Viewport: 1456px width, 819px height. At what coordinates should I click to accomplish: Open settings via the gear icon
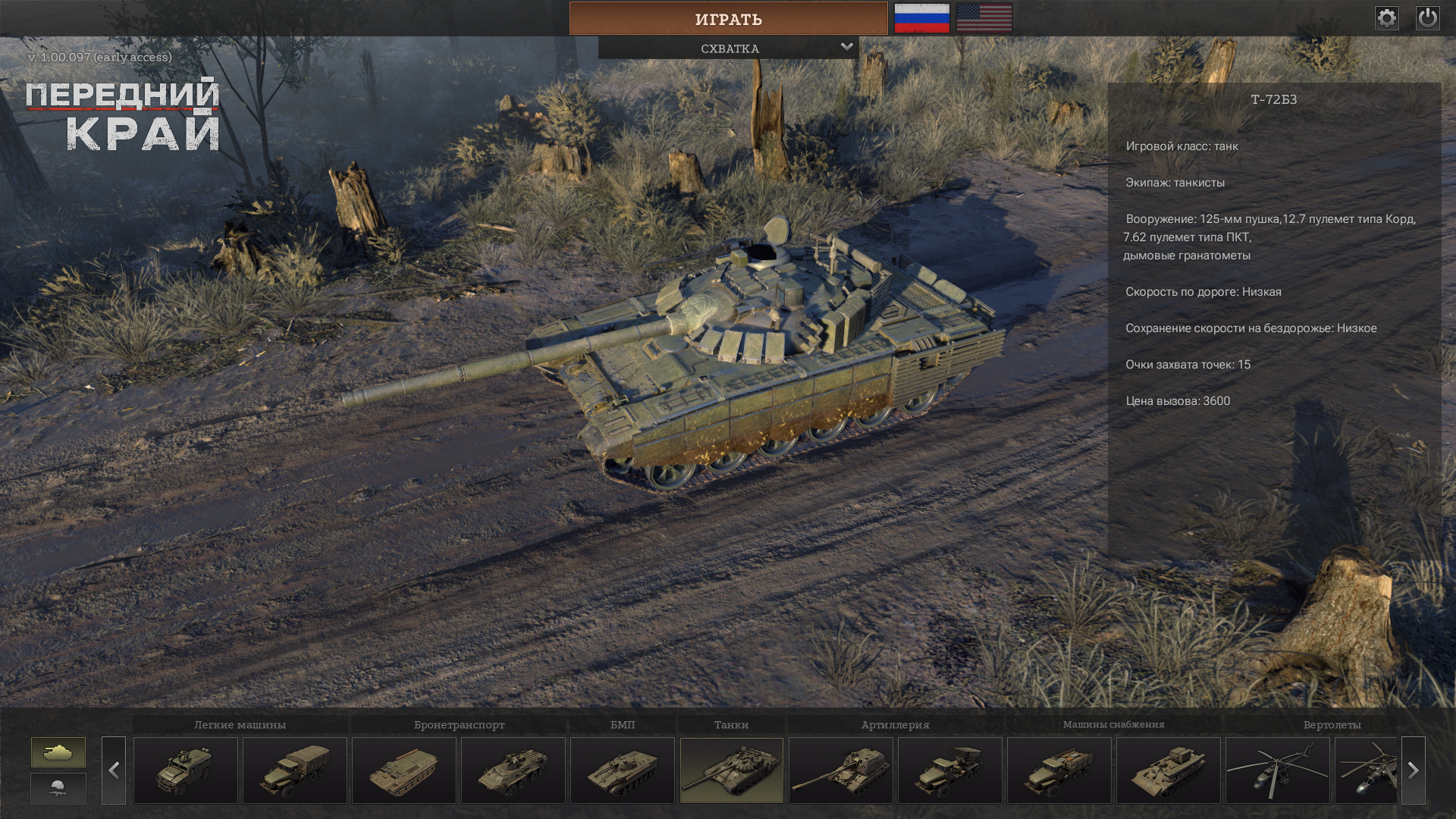click(1386, 18)
